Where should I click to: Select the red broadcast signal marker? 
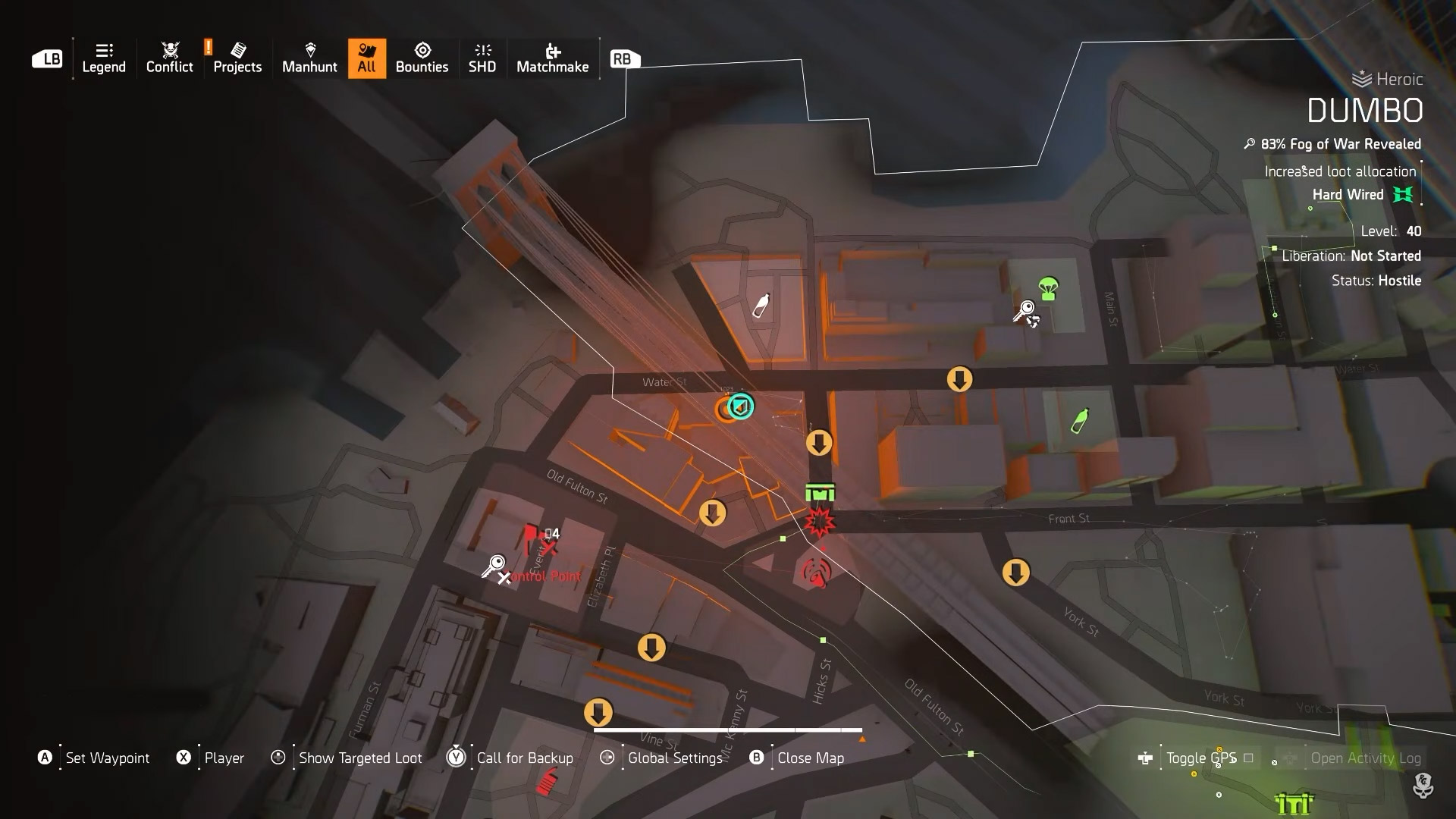pyautogui.click(x=816, y=572)
